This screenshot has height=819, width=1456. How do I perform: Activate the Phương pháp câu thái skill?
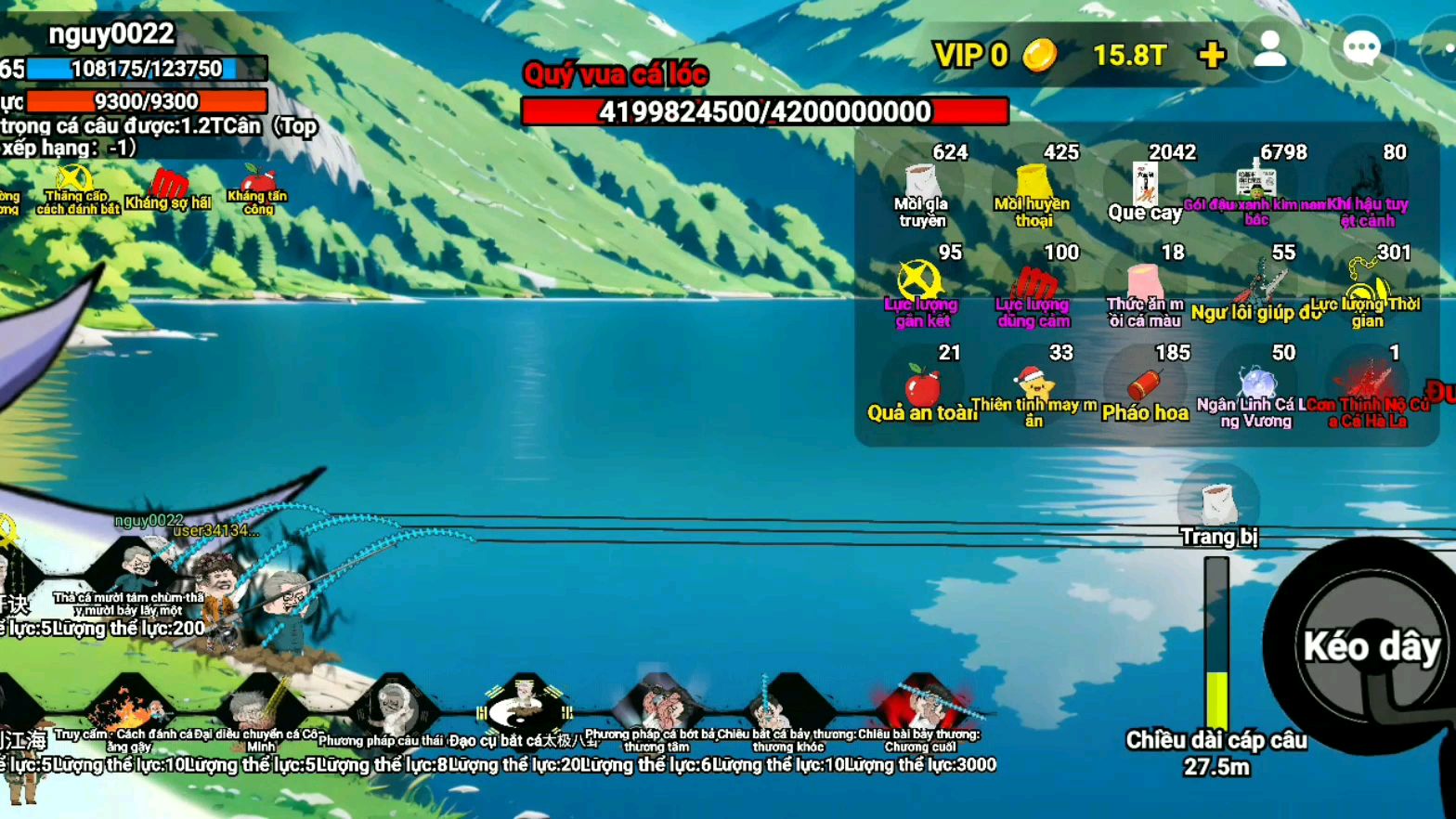pos(393,710)
